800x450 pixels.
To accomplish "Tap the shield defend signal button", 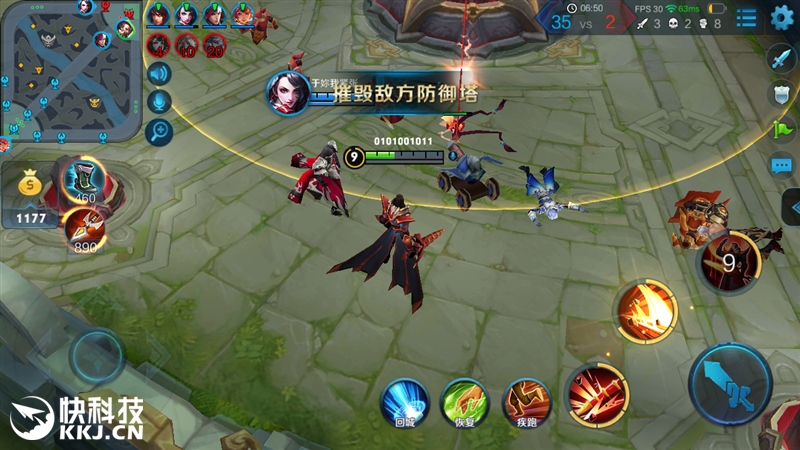I will (781, 94).
